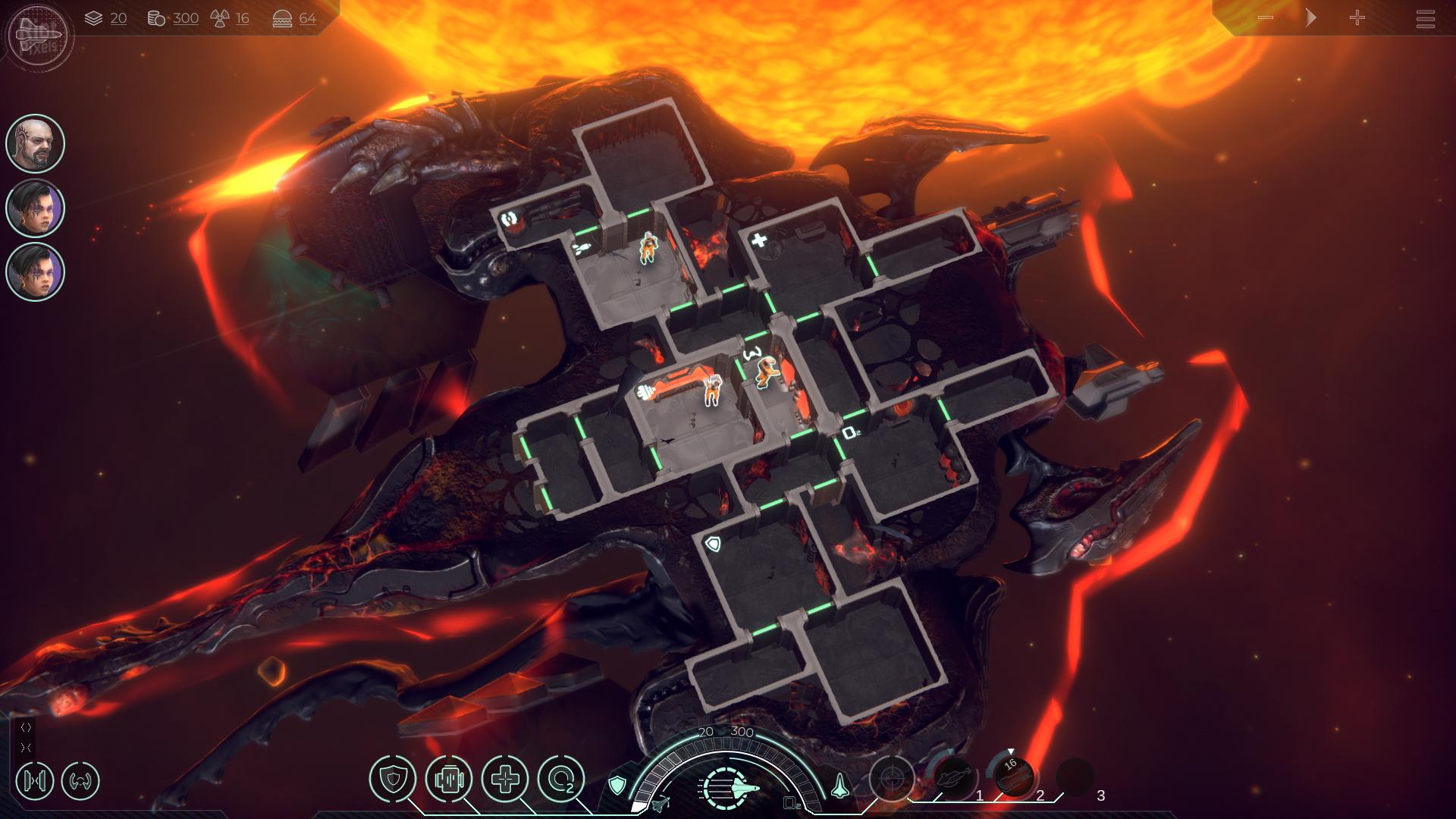This screenshot has height=819, width=1456.
Task: Open the ship emblem button
Action: tap(36, 34)
